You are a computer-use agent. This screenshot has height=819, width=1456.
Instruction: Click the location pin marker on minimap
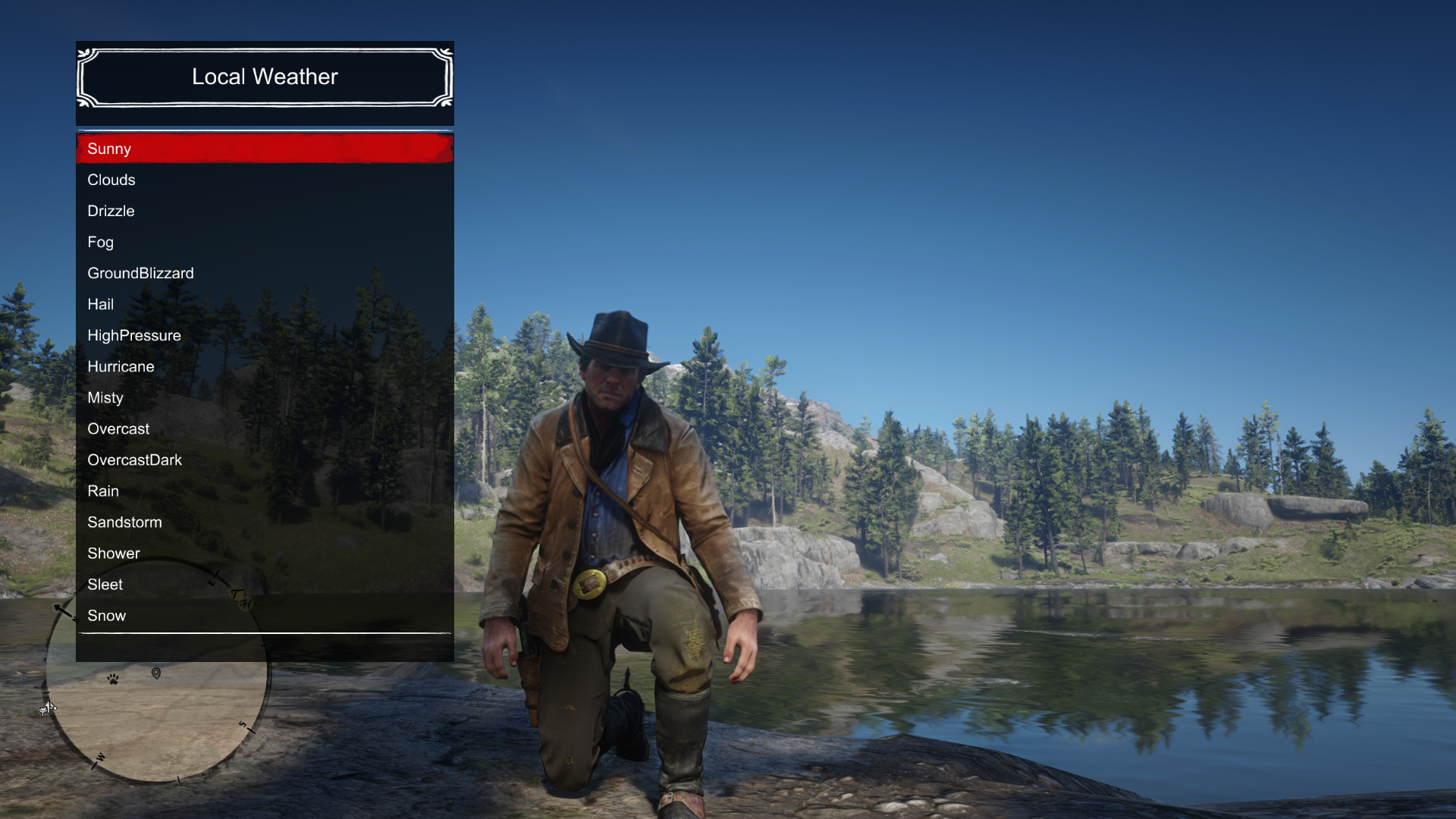(156, 673)
